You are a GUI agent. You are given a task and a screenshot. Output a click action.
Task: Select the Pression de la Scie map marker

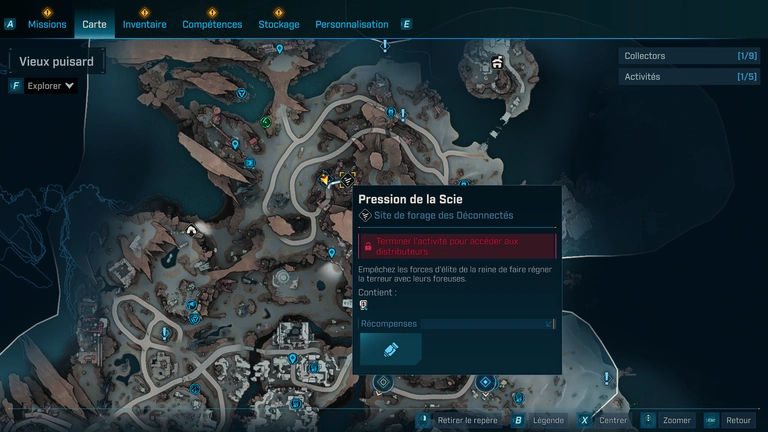pos(347,180)
